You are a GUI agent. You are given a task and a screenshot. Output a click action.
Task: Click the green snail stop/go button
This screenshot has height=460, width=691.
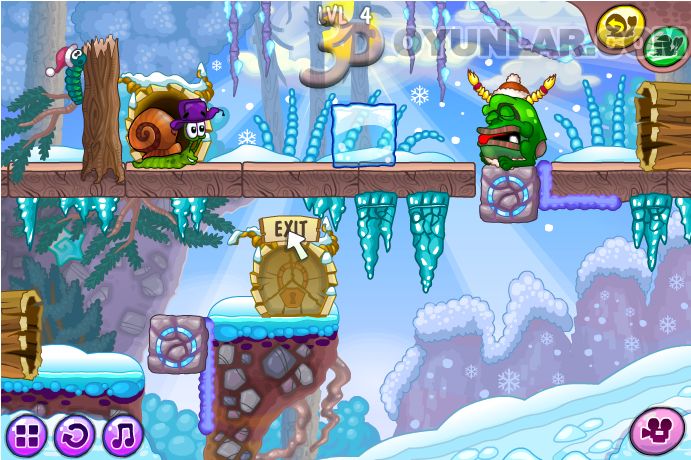click(x=664, y=46)
